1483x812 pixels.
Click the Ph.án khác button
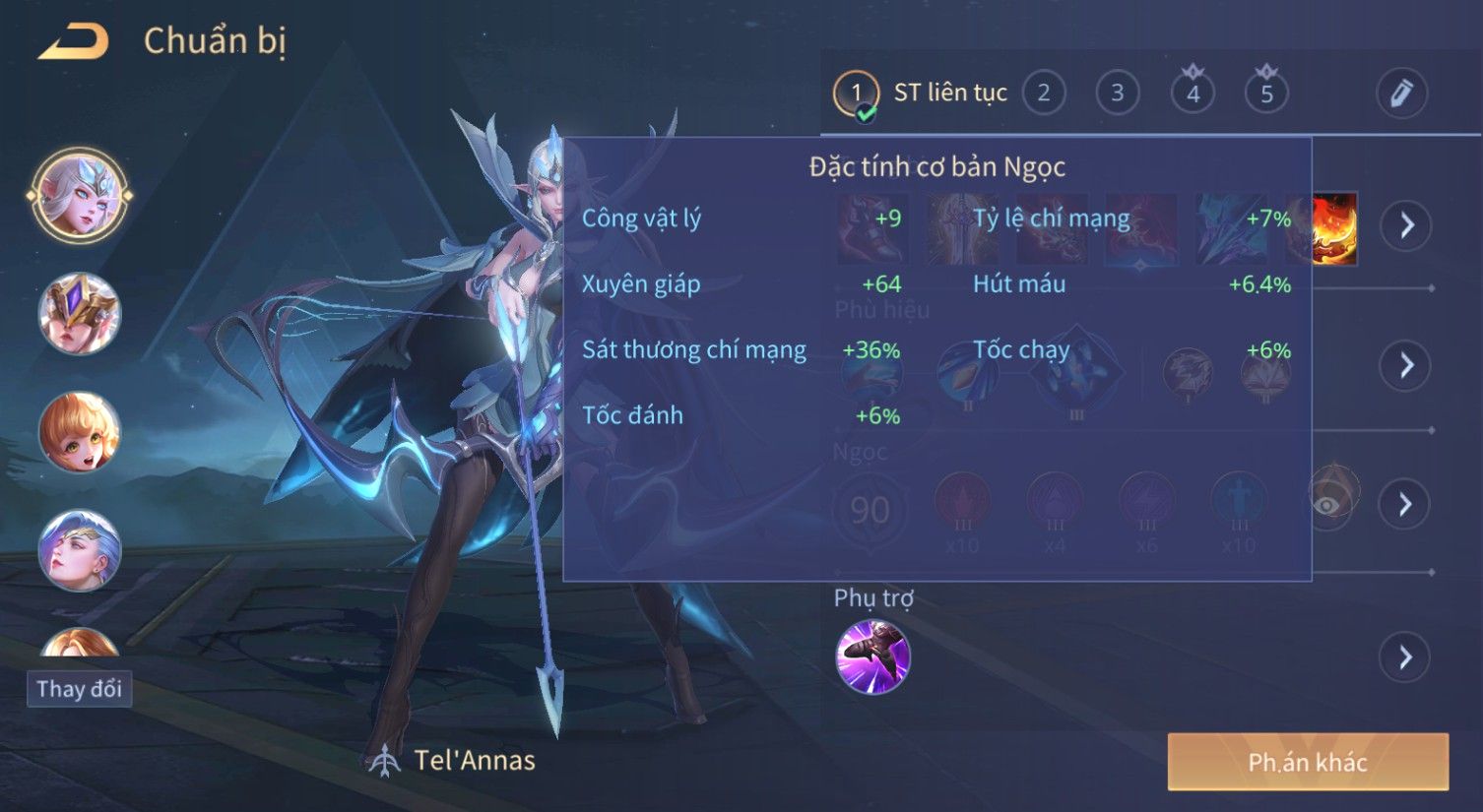[x=1307, y=762]
